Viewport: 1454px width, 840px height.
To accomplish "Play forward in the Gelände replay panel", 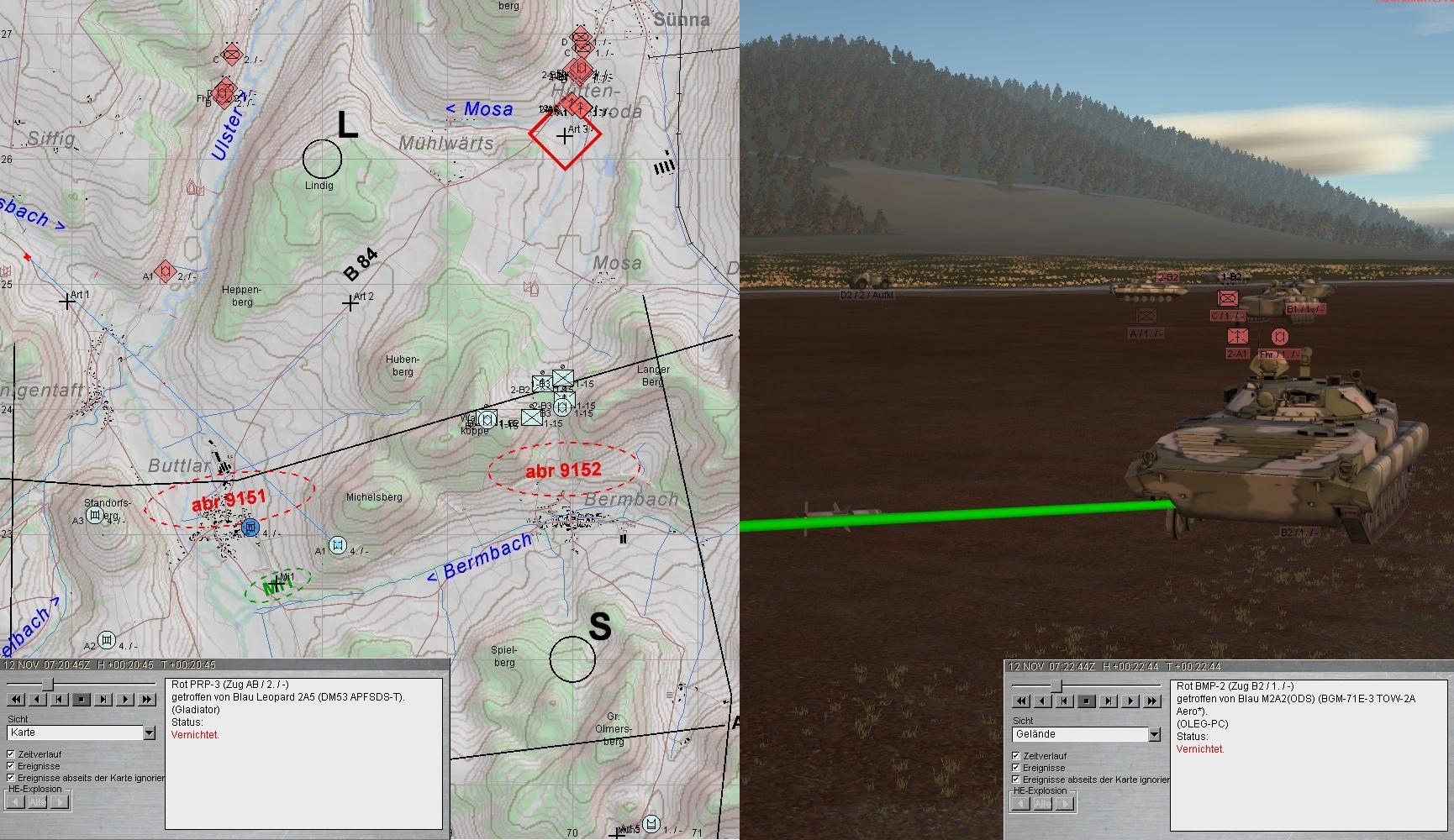I will [x=1130, y=701].
